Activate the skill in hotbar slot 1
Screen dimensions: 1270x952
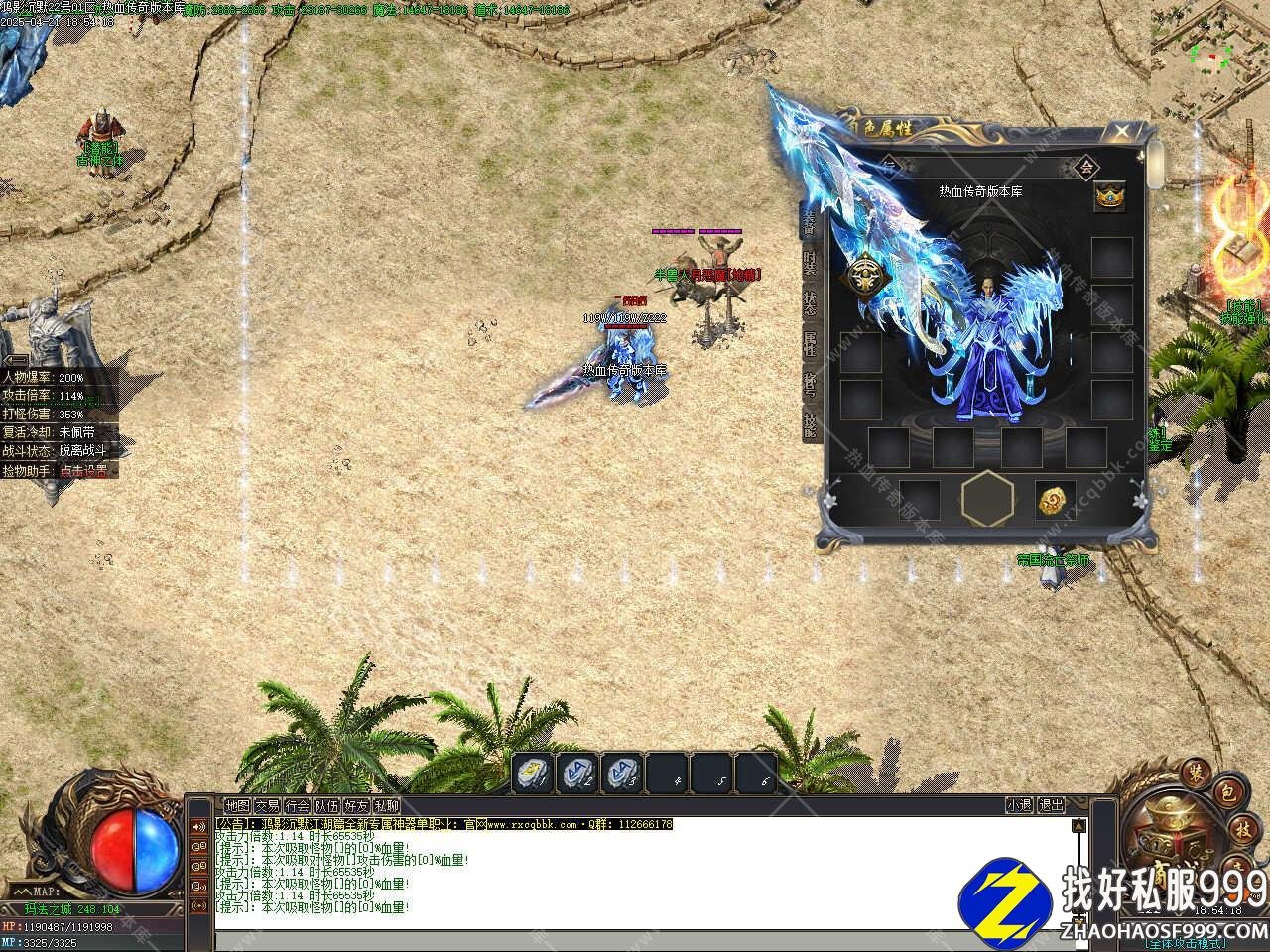tap(533, 773)
